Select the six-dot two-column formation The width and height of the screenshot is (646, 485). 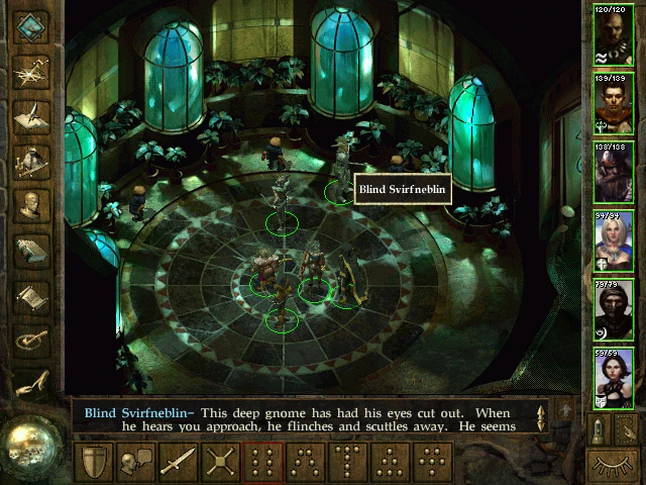264,463
